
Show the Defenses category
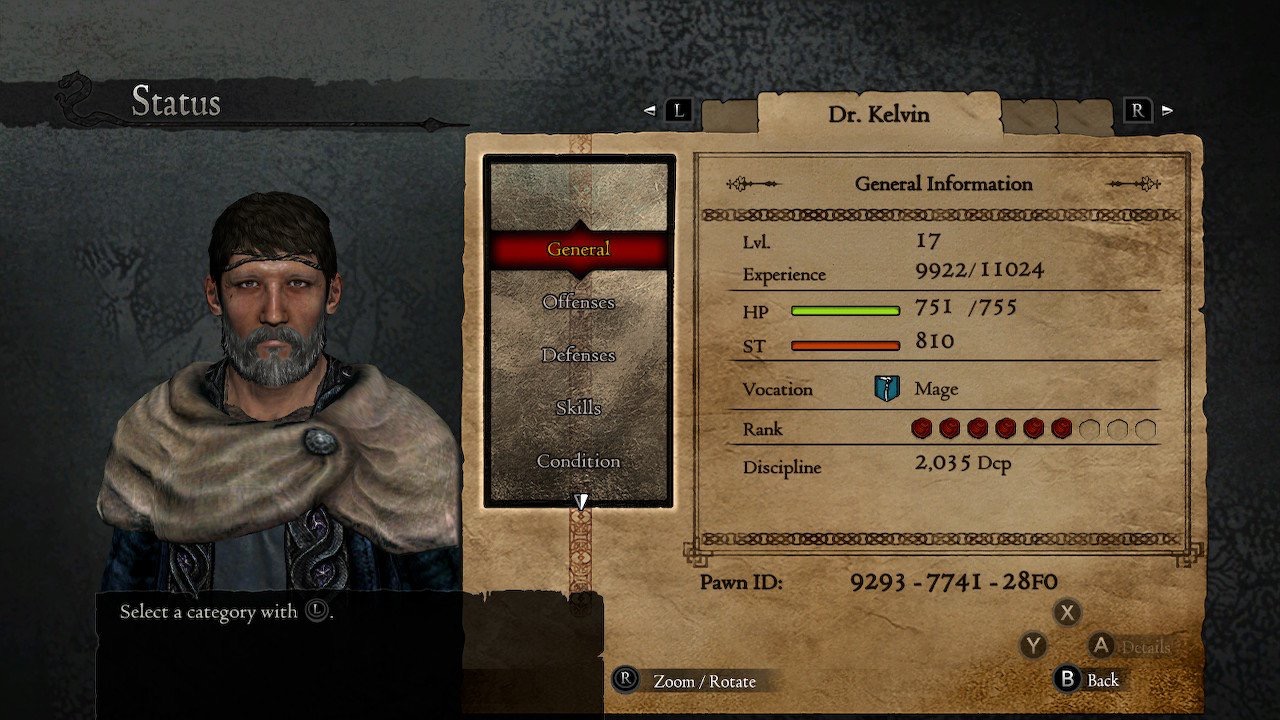578,355
